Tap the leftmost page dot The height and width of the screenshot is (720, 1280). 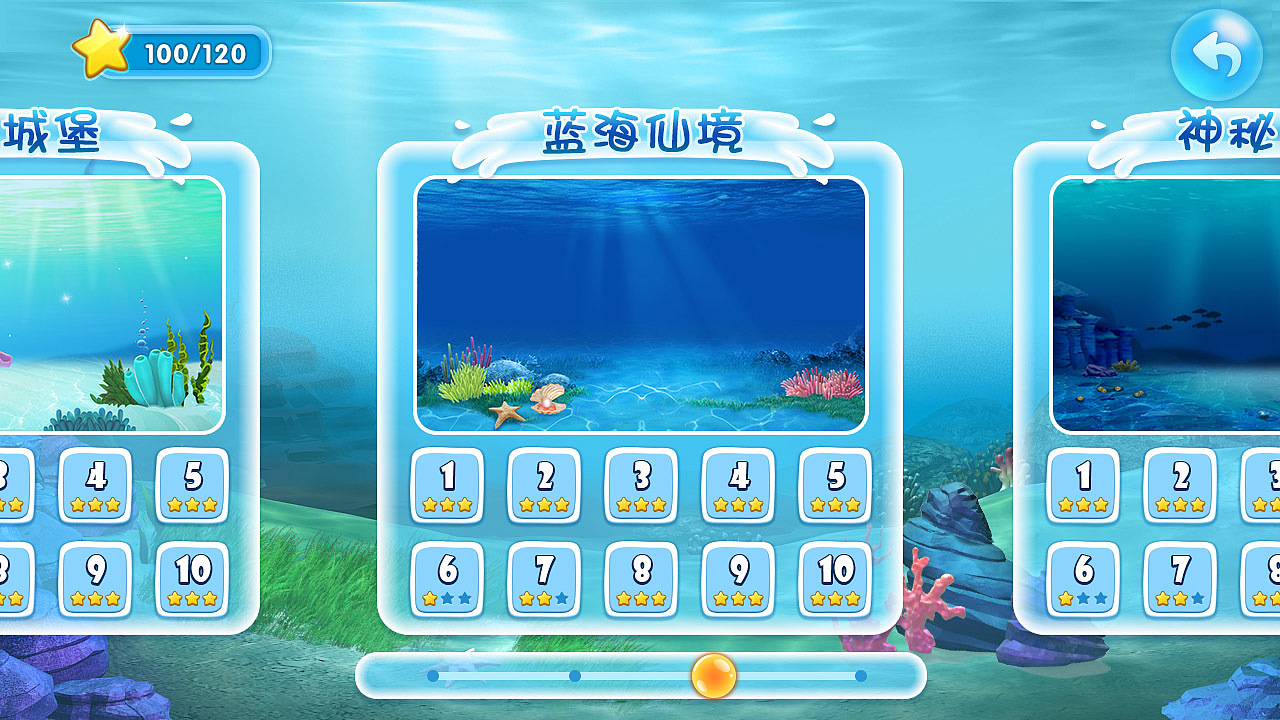click(432, 676)
